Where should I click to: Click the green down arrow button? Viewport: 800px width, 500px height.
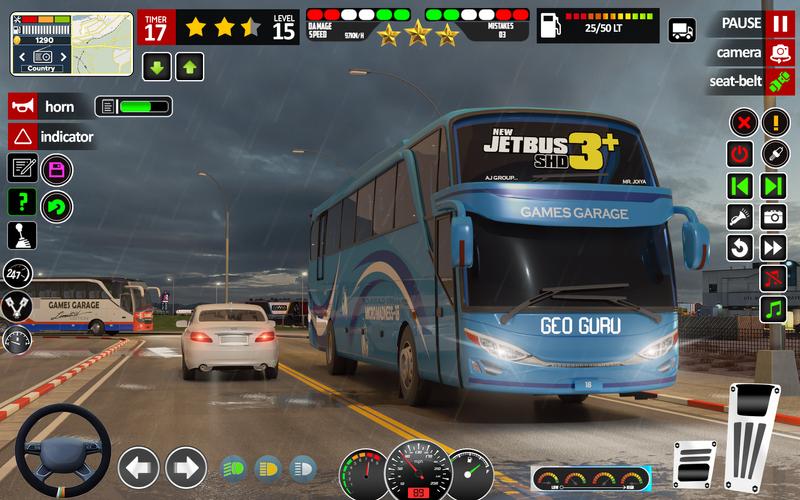point(157,67)
